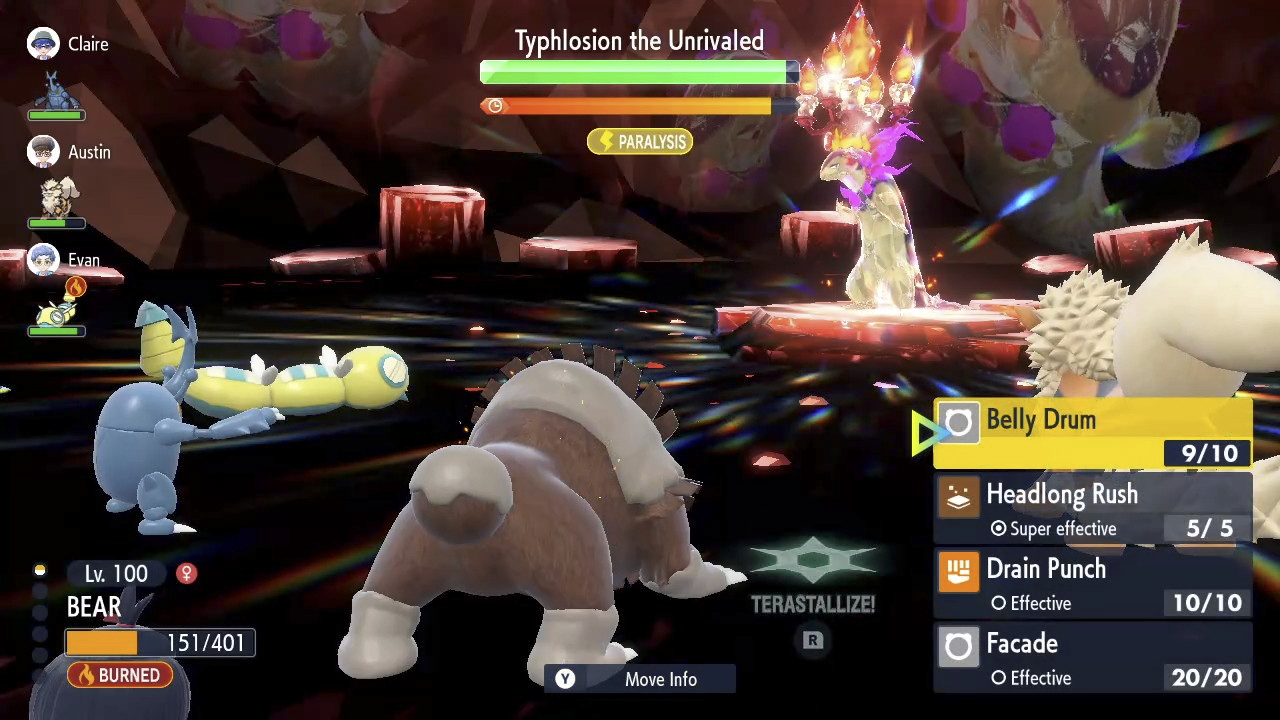The width and height of the screenshot is (1280, 720).
Task: Use the Drain Punch move
Action: 1092,584
